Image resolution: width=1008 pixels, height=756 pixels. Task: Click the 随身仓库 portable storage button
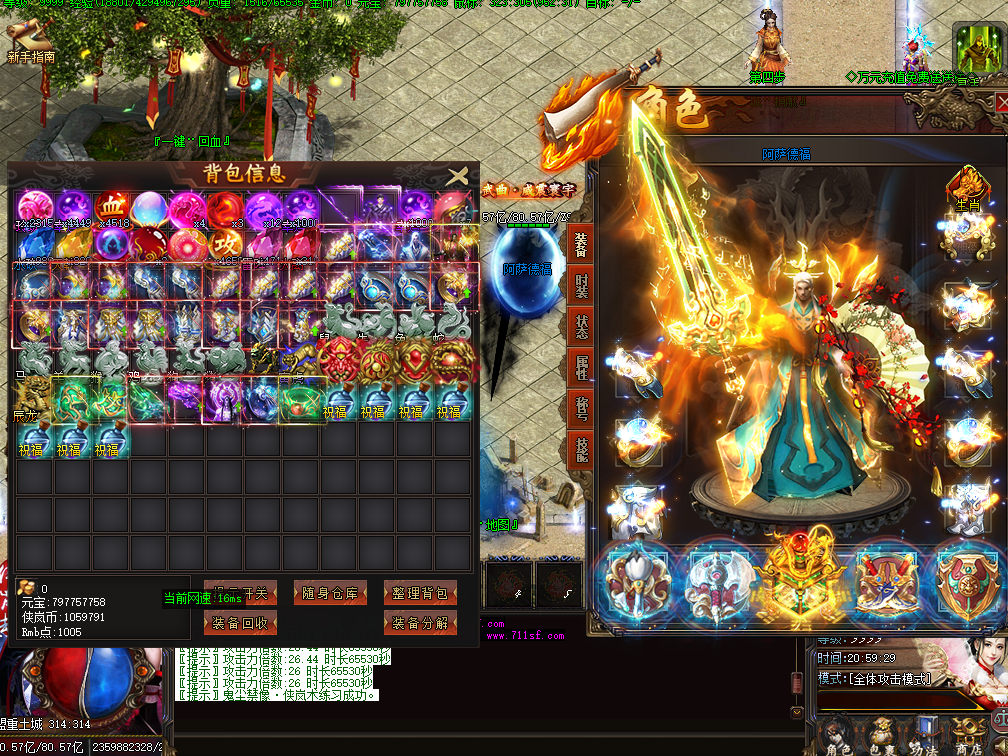pos(331,593)
